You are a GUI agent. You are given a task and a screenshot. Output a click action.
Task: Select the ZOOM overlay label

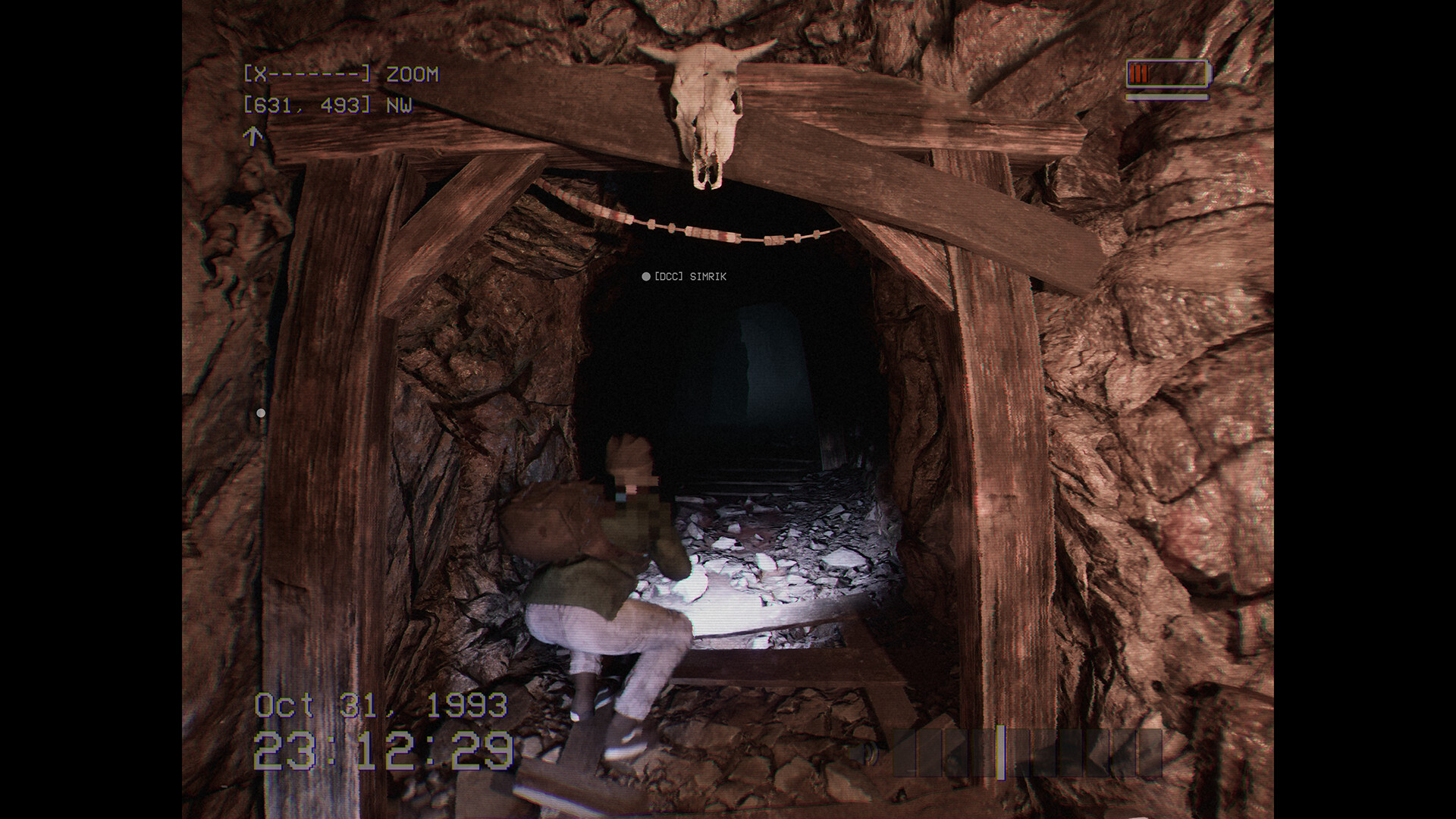(x=412, y=75)
